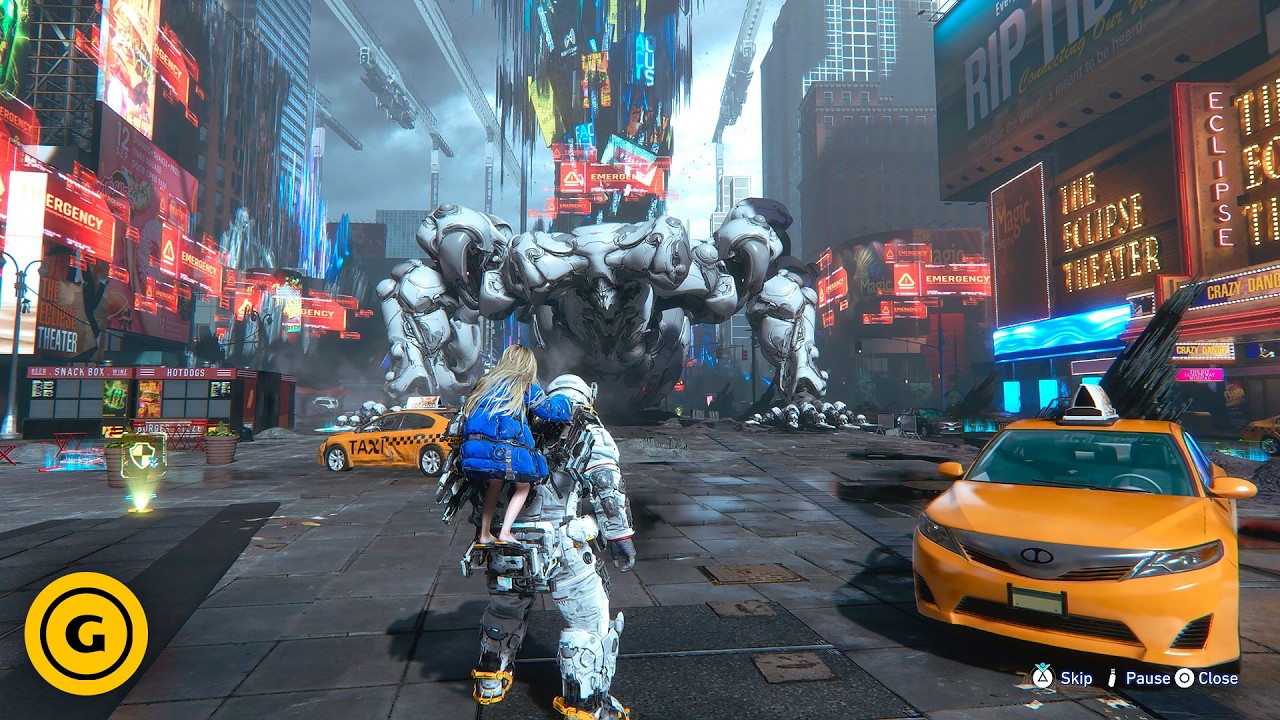Skip the cutscene

point(1064,678)
